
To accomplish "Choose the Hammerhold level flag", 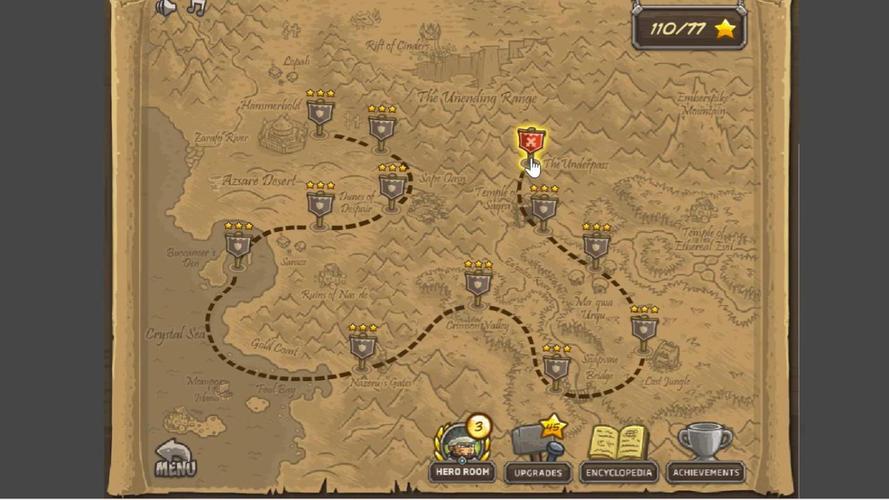I will click(x=320, y=118).
